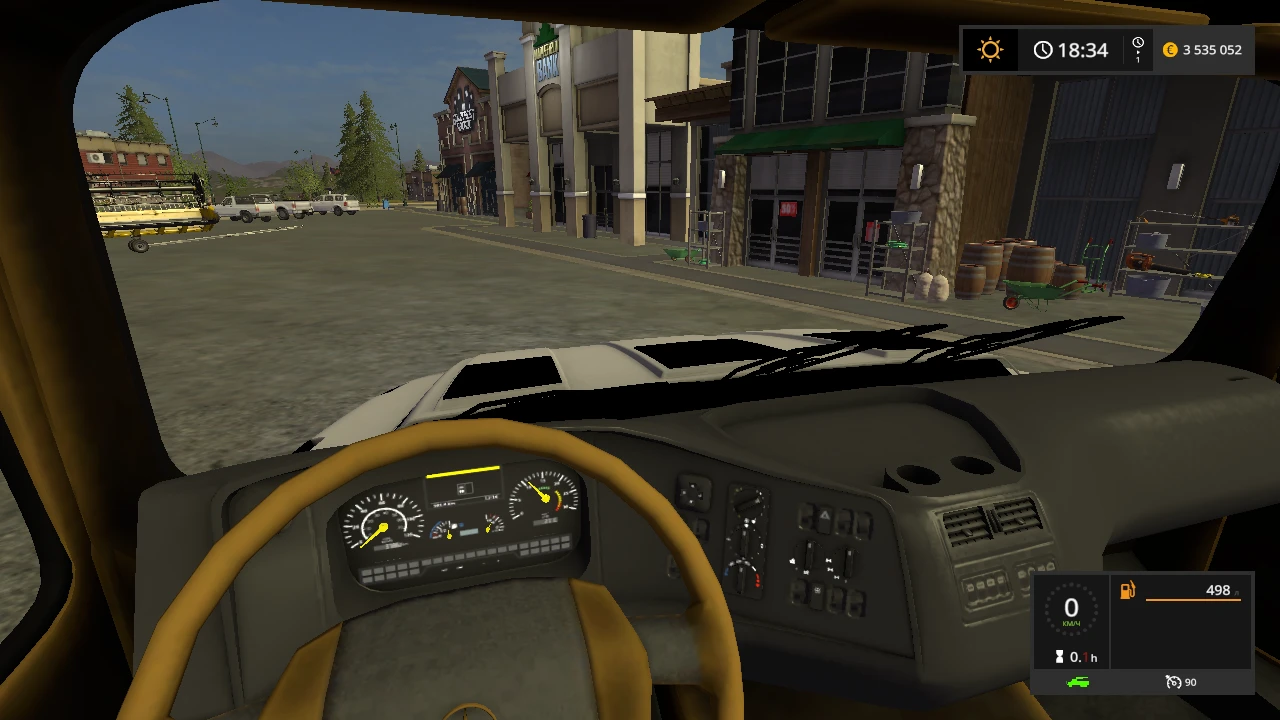The width and height of the screenshot is (1280, 720).
Task: Click the hourglass operating hours icon
Action: pos(1059,655)
